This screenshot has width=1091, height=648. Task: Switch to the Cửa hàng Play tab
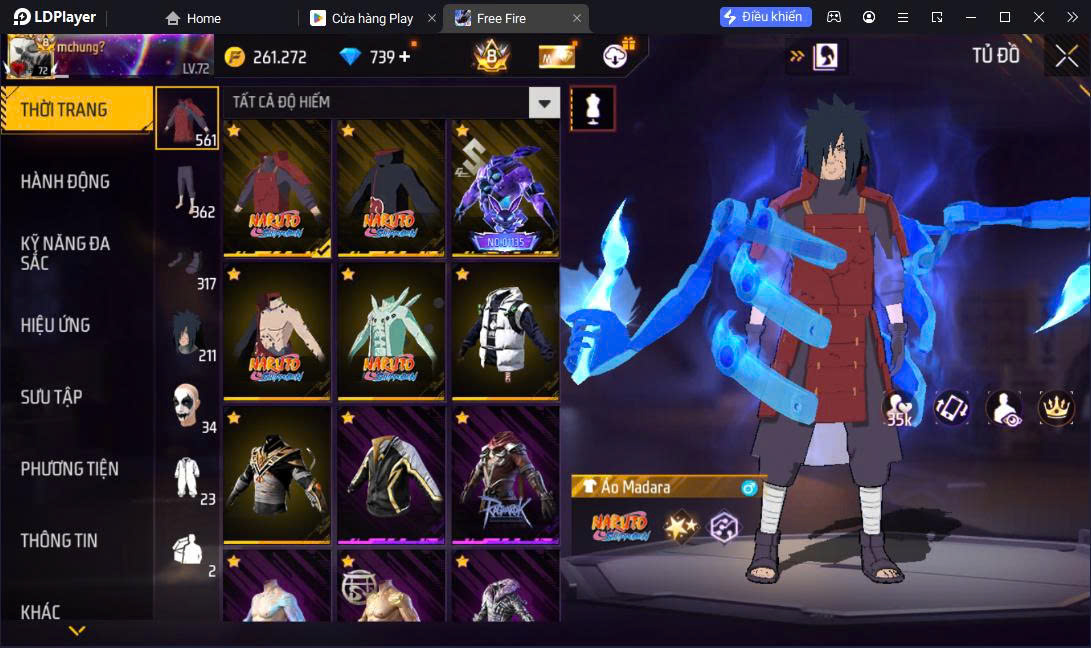pyautogui.click(x=372, y=18)
